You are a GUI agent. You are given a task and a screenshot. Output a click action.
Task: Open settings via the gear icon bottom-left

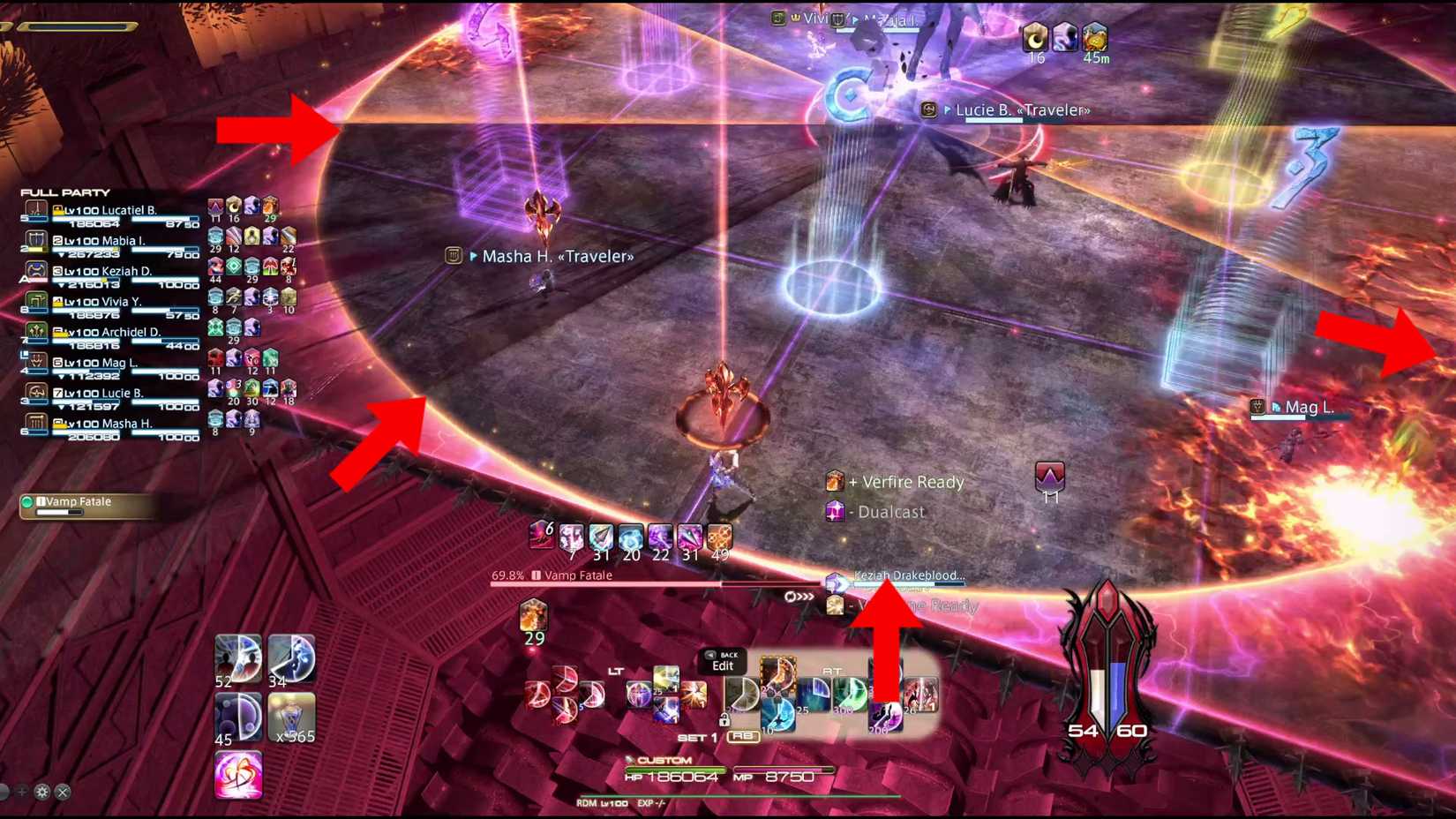pos(41,792)
